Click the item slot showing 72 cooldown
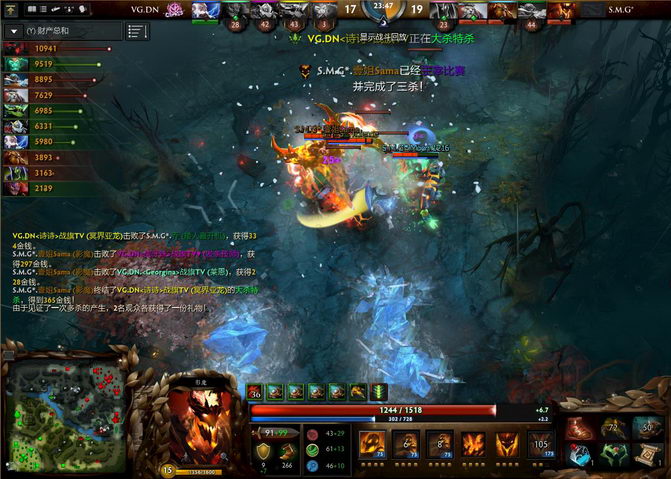Viewport: 671px width, 479px height. coord(613,428)
